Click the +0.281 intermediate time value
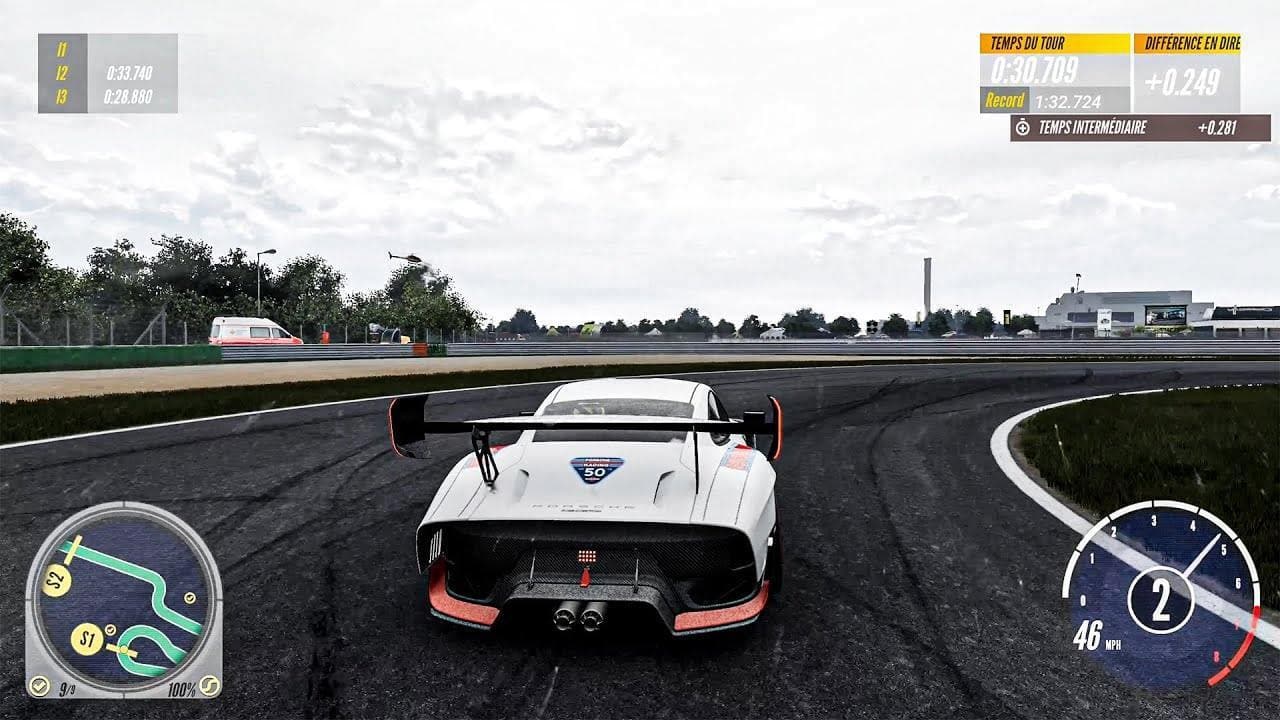 [x=1217, y=128]
